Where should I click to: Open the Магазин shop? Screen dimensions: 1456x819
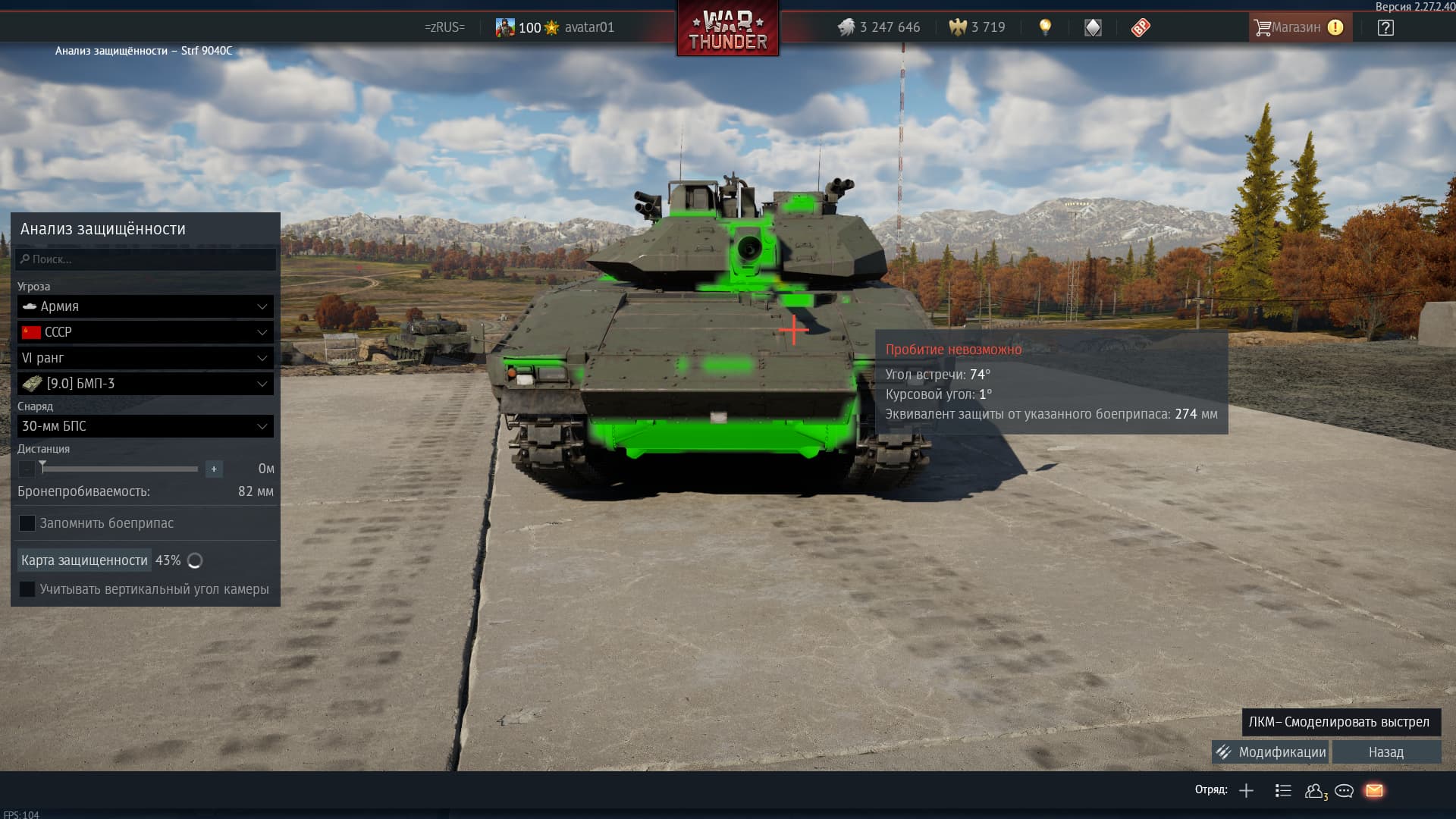1298,27
